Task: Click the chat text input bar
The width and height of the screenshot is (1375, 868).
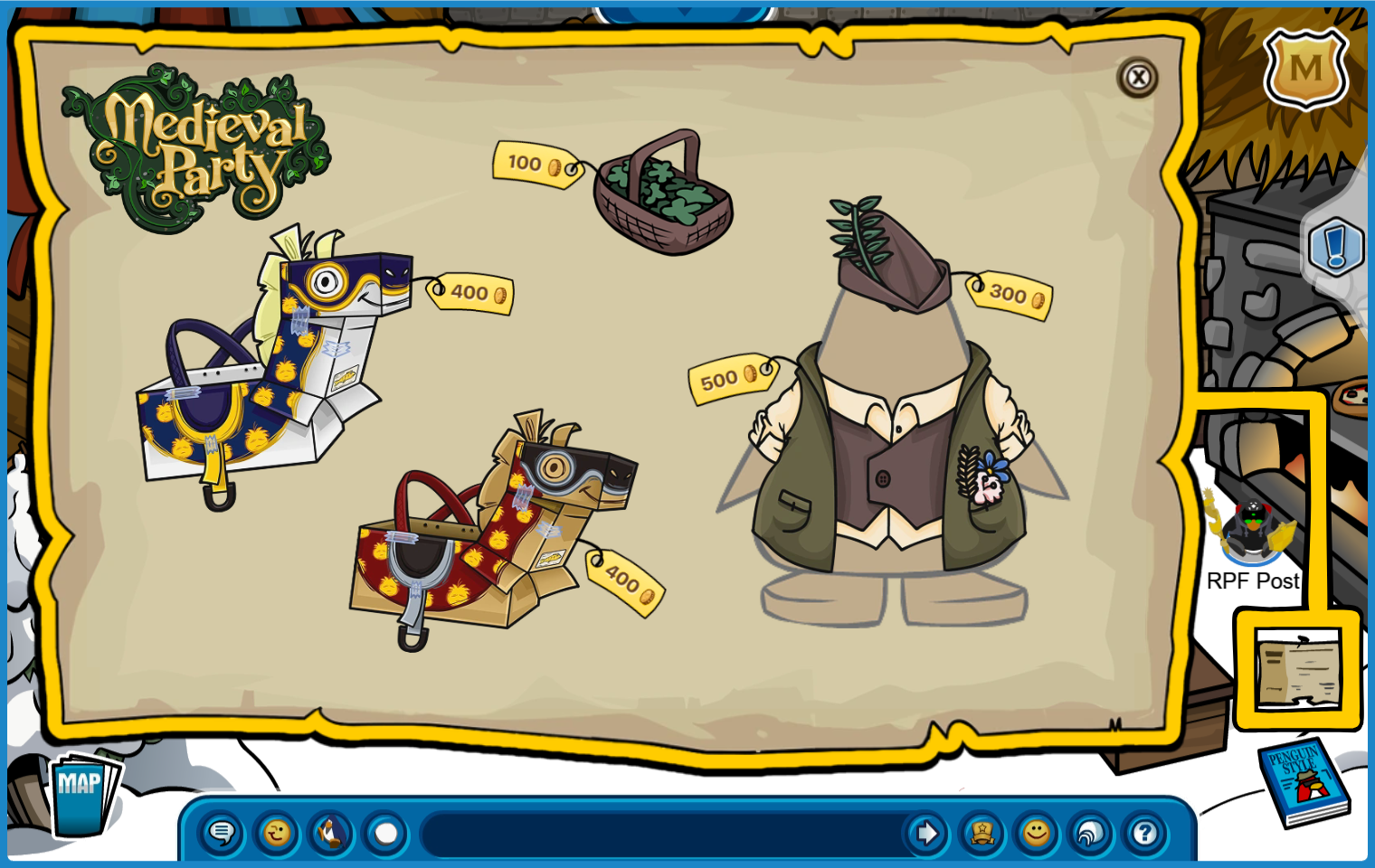Action: pyautogui.click(x=660, y=833)
